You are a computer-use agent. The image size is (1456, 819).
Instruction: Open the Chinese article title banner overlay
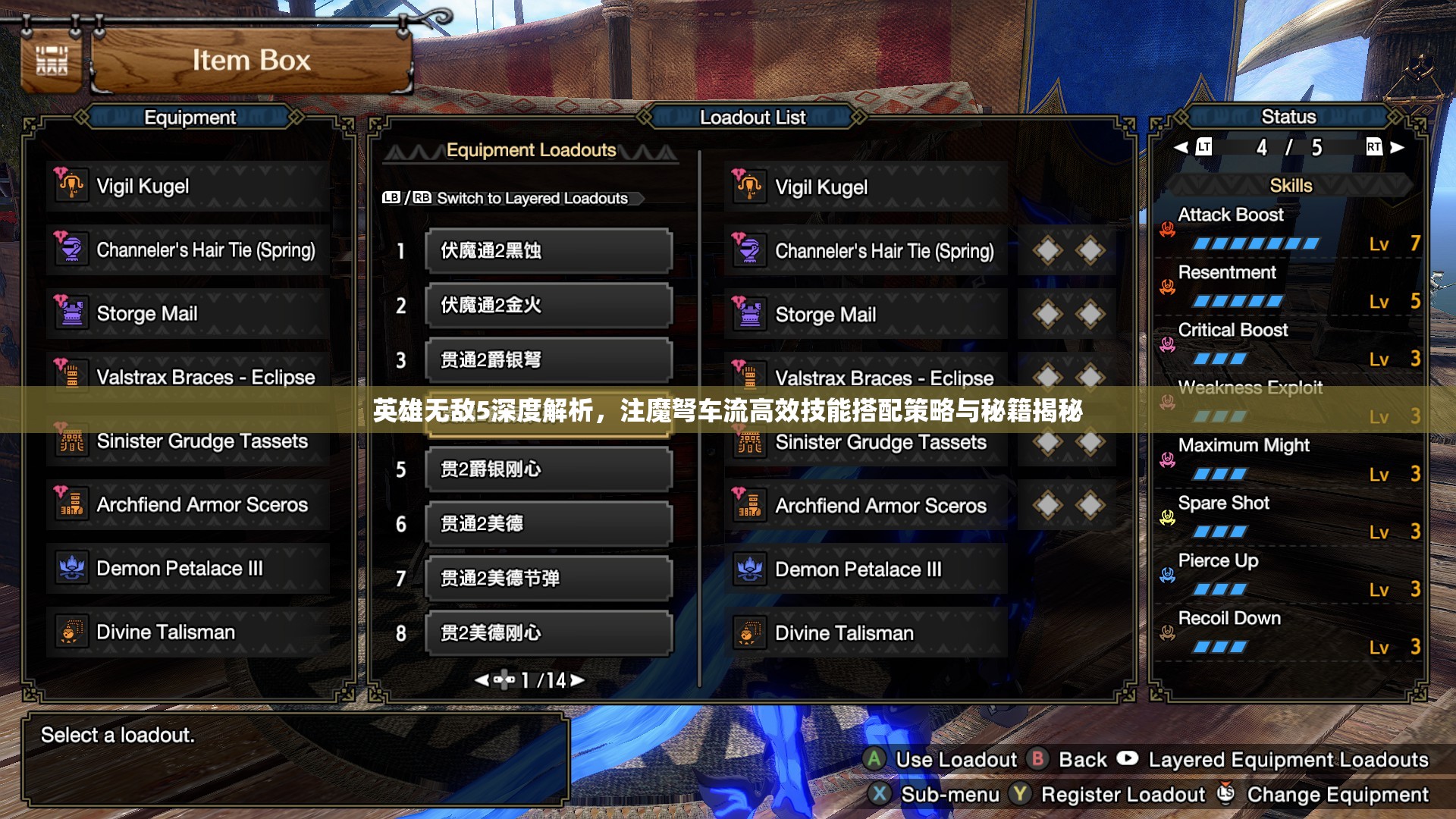tap(727, 410)
